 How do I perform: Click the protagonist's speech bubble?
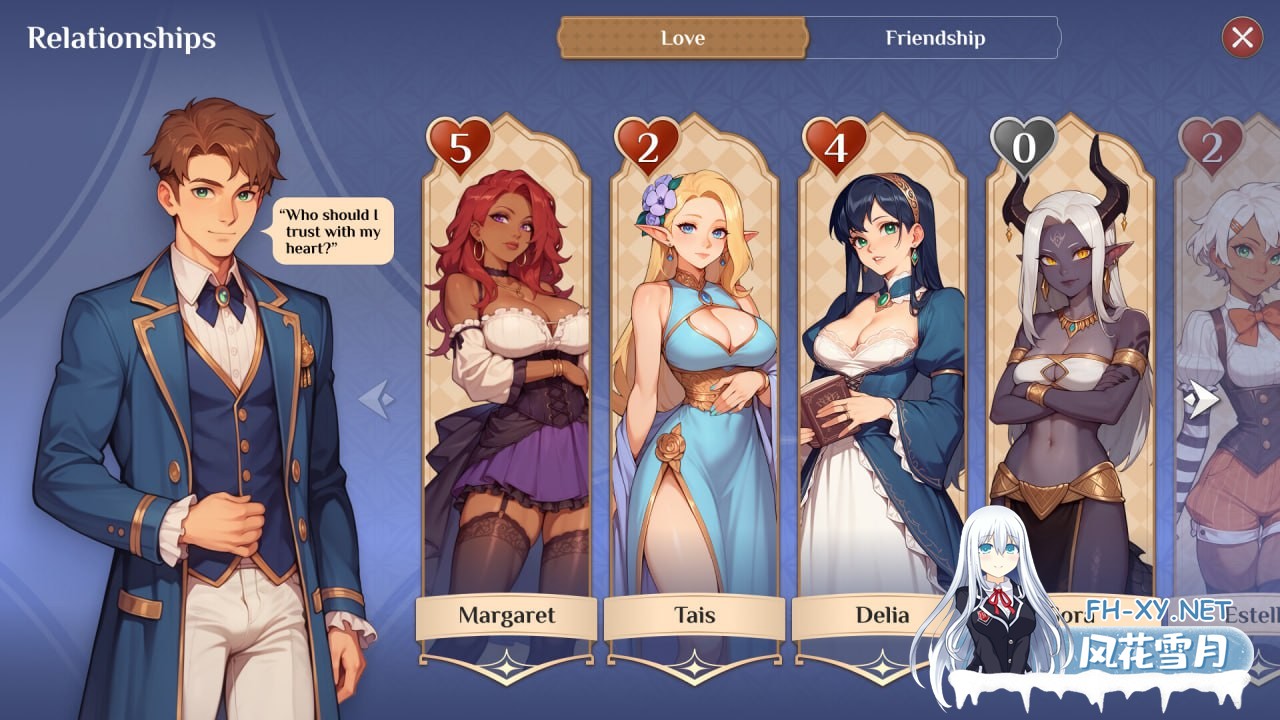pos(331,232)
